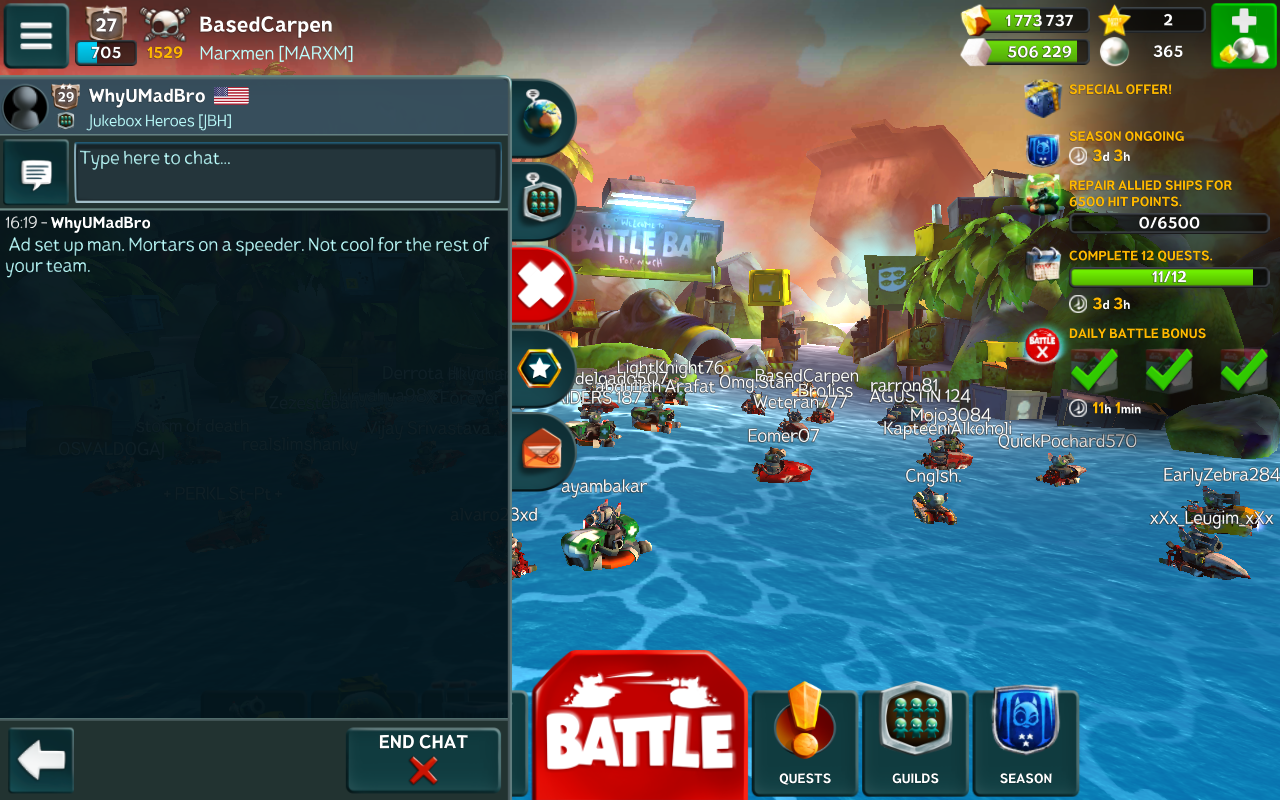Close chat panel with red X tab
The height and width of the screenshot is (800, 1280).
pyautogui.click(x=541, y=286)
